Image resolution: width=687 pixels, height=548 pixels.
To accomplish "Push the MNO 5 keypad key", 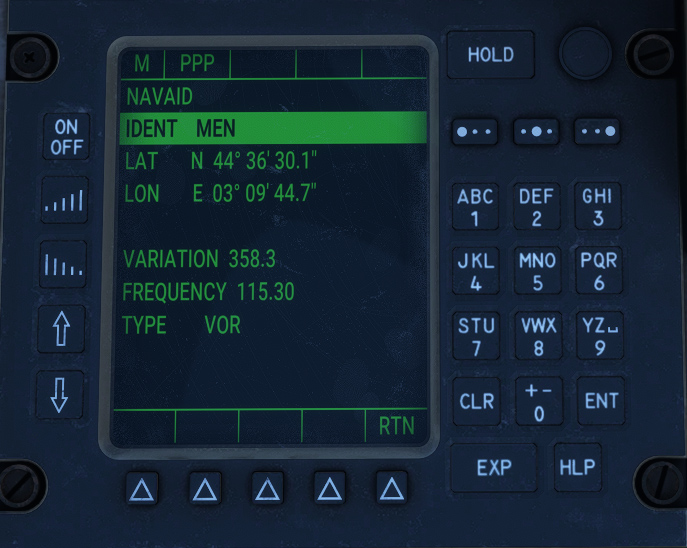I will (x=537, y=271).
